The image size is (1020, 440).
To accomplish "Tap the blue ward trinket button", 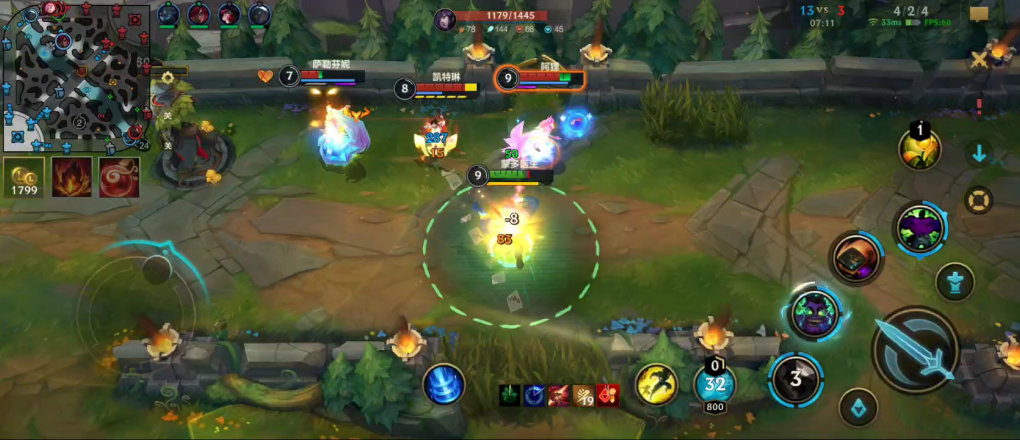I will (x=858, y=407).
